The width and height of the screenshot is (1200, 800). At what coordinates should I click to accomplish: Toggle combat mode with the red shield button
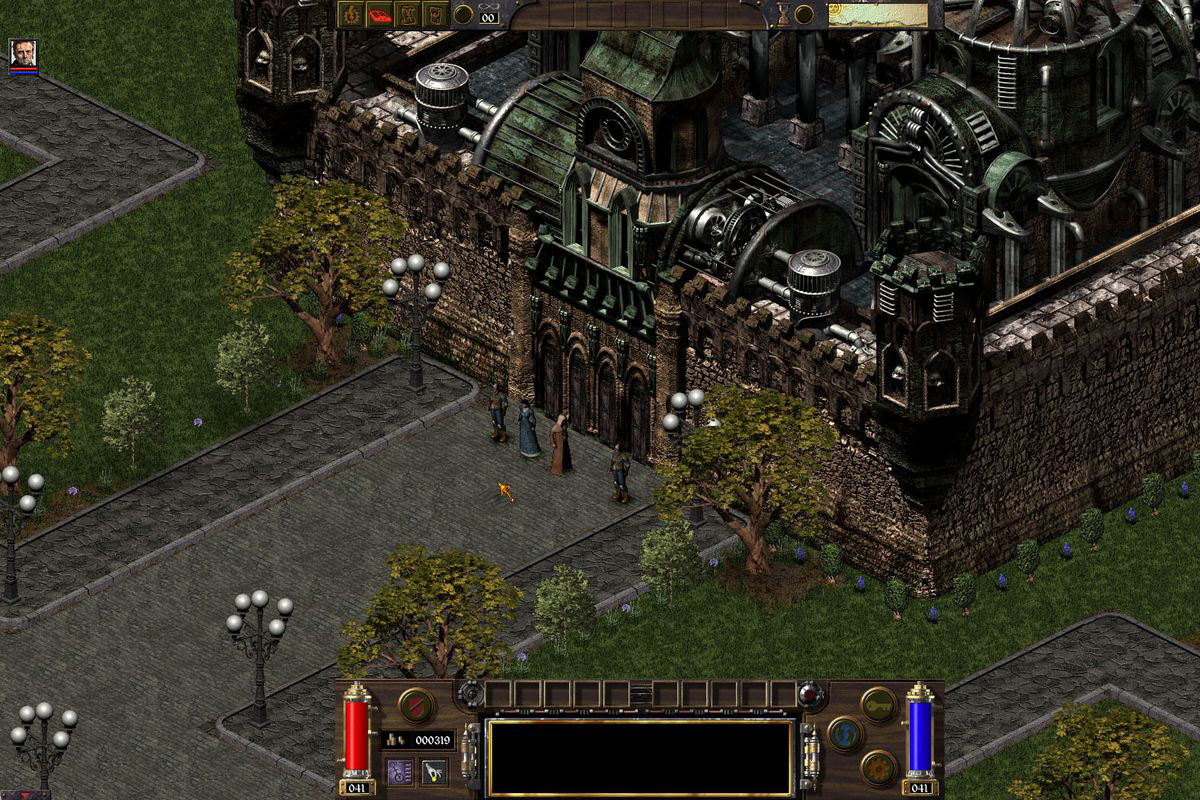point(416,705)
